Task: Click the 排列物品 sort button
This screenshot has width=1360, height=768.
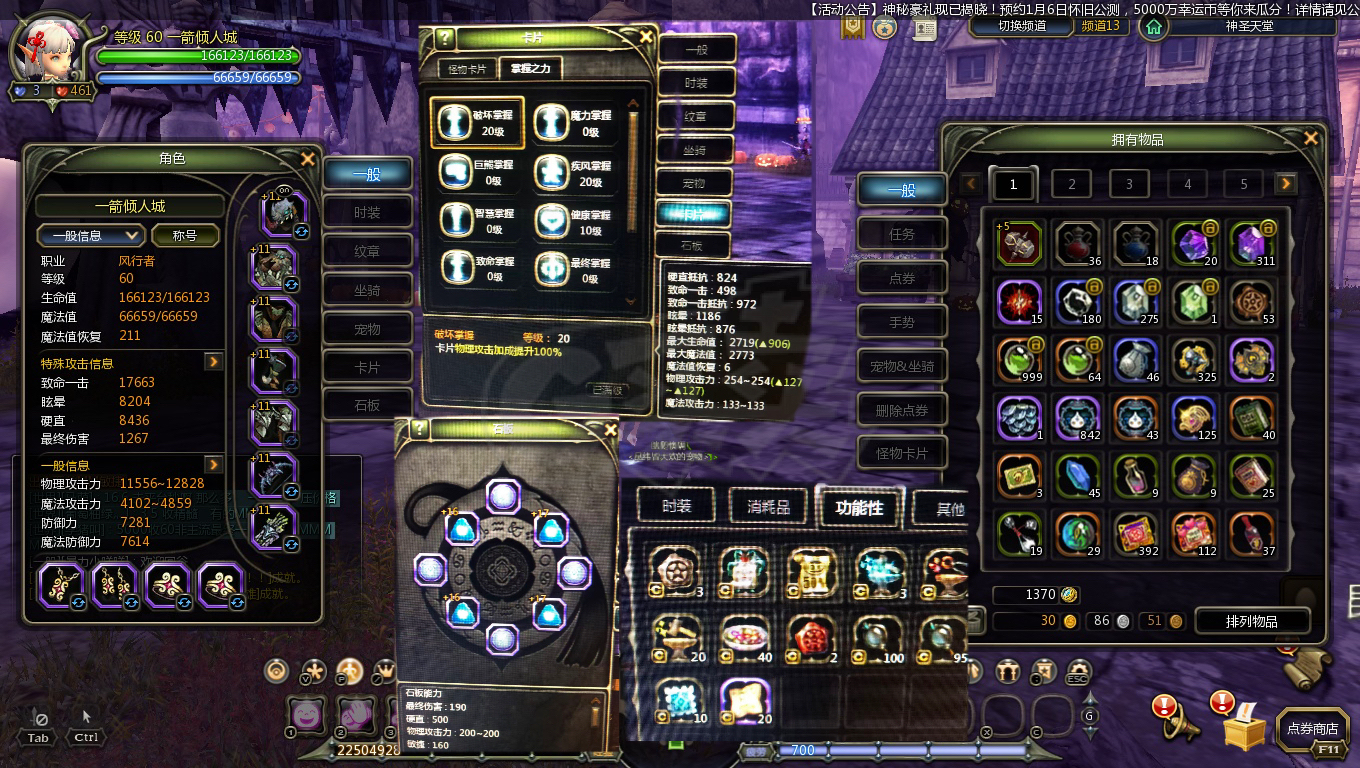Action: point(1251,621)
